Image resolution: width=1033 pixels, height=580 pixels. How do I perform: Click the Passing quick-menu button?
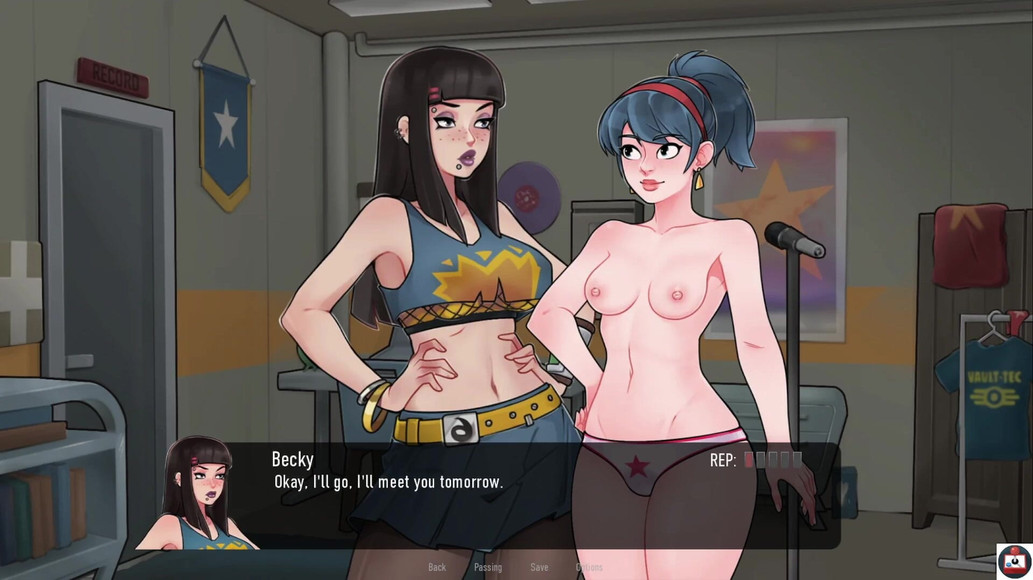click(x=488, y=567)
